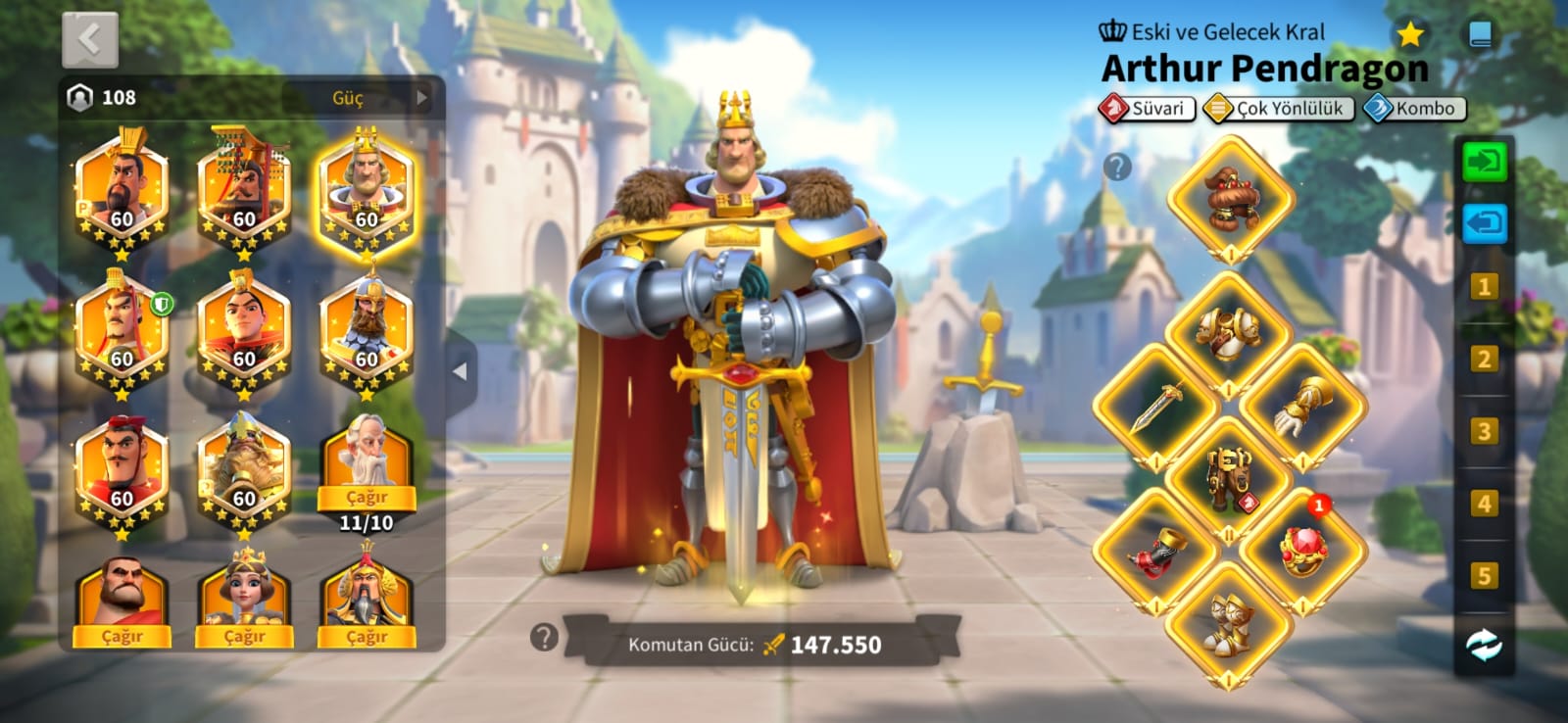Click the green equip-import arrow button
The width and height of the screenshot is (1568, 723).
click(1485, 162)
